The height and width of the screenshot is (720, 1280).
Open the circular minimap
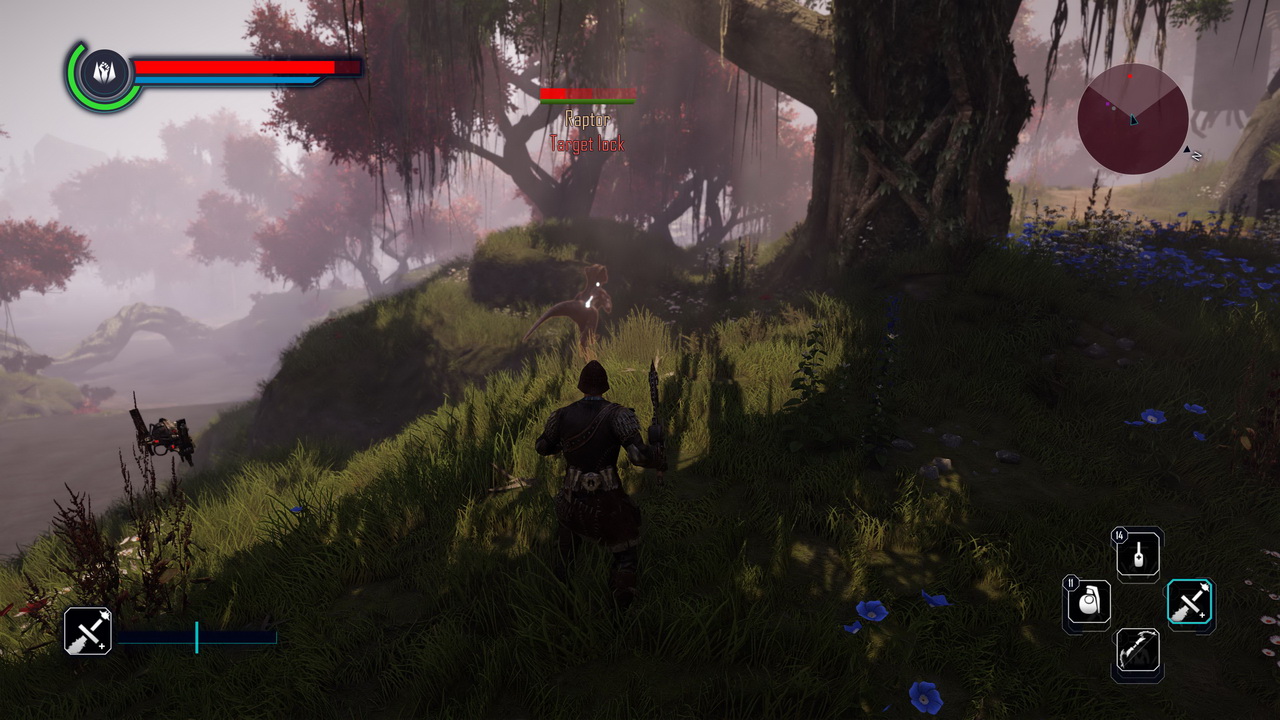click(x=1133, y=119)
